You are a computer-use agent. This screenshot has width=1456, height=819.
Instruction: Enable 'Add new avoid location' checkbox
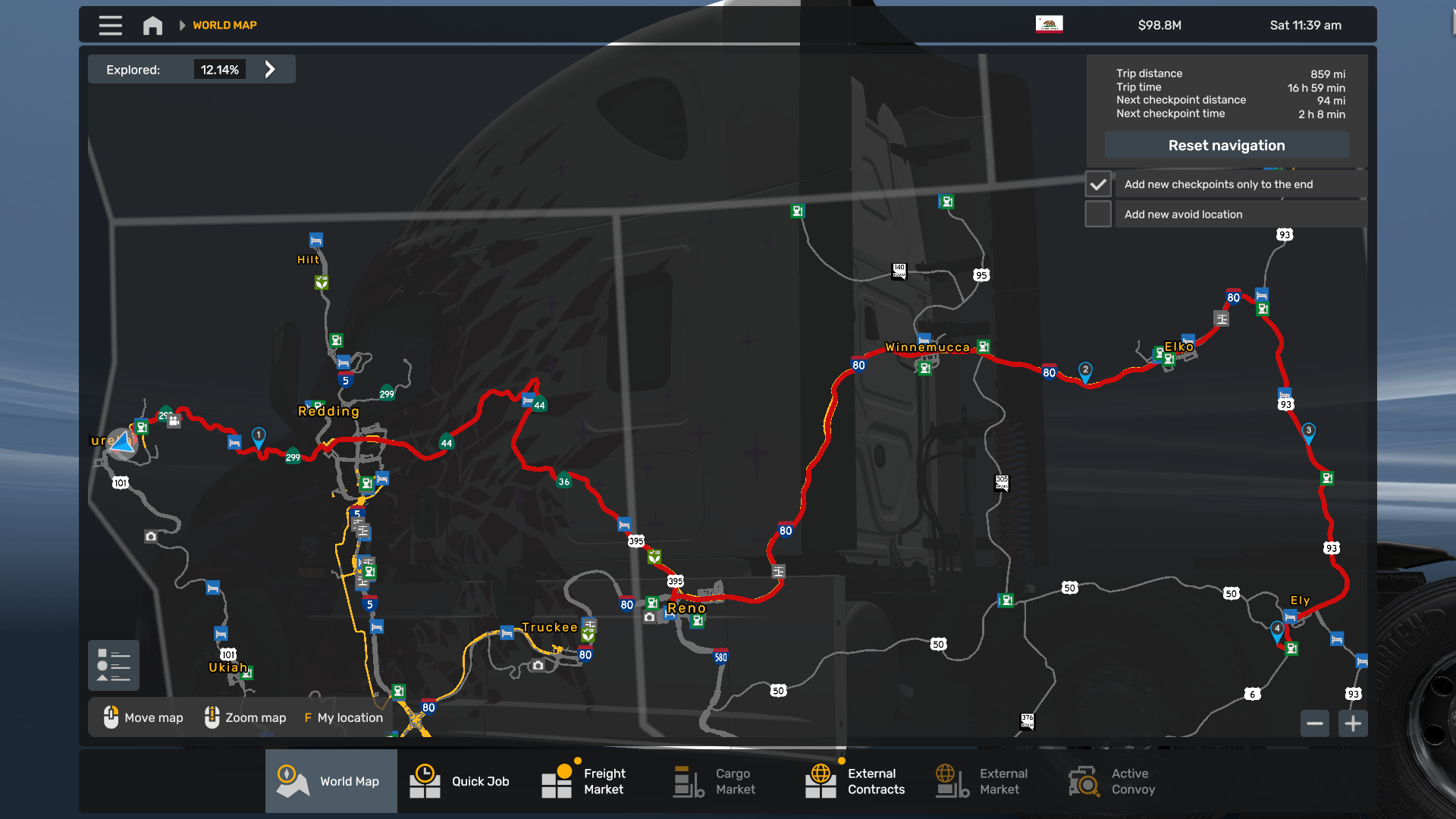[x=1098, y=215]
